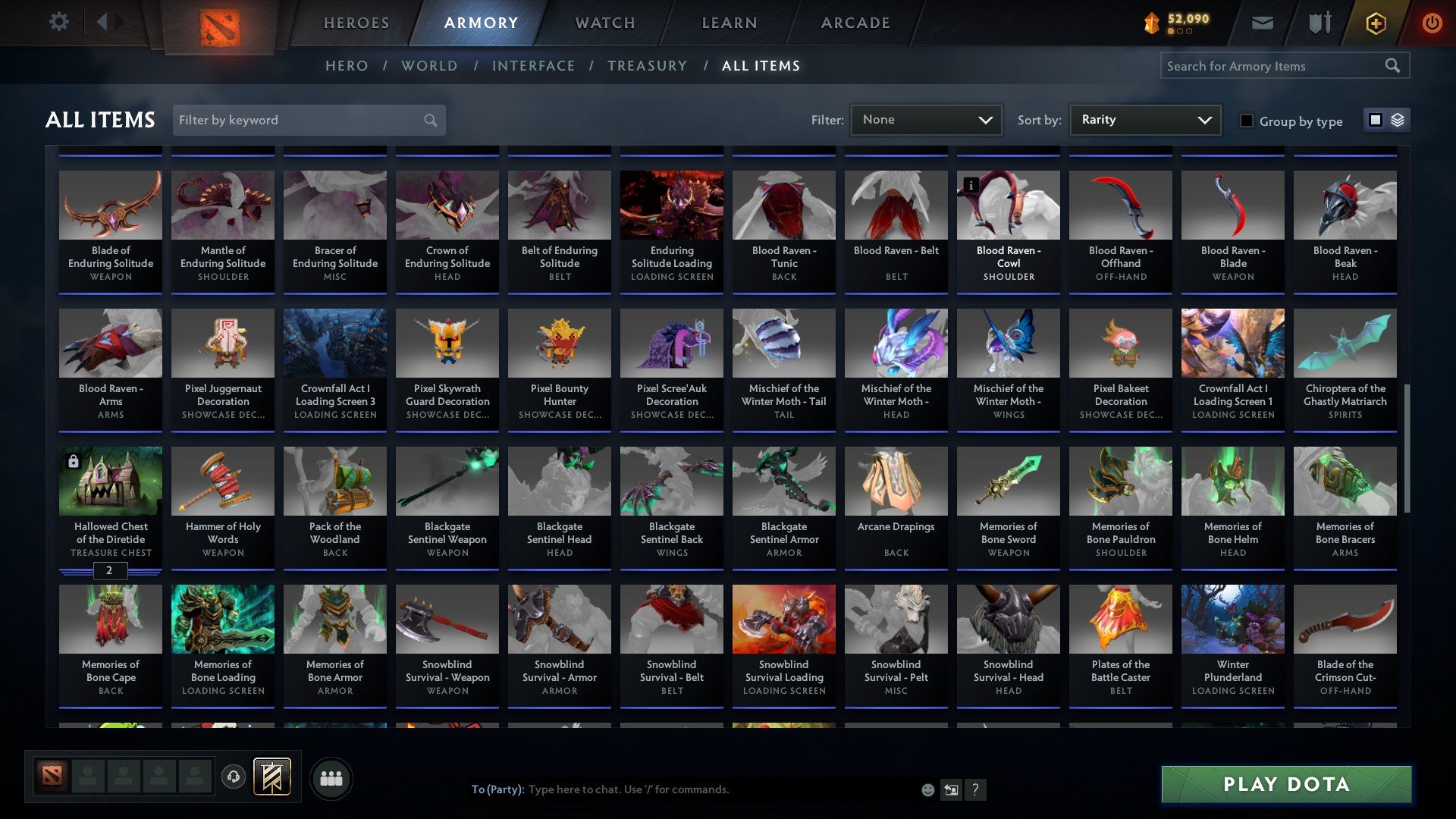Open the mail notifications icon in top bar

click(x=1261, y=23)
